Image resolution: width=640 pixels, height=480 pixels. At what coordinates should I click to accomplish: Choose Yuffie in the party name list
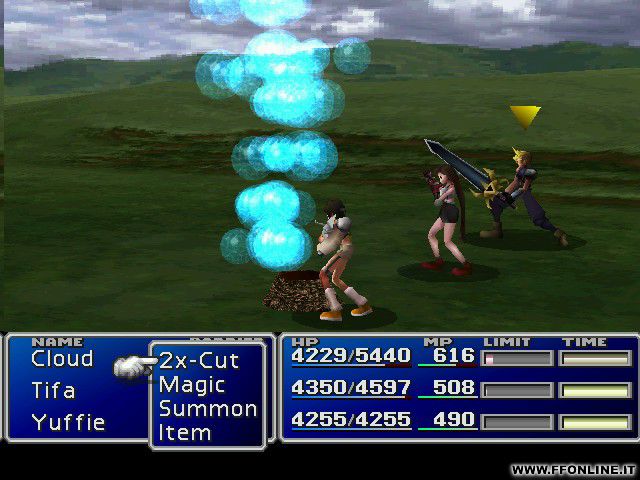[x=68, y=422]
